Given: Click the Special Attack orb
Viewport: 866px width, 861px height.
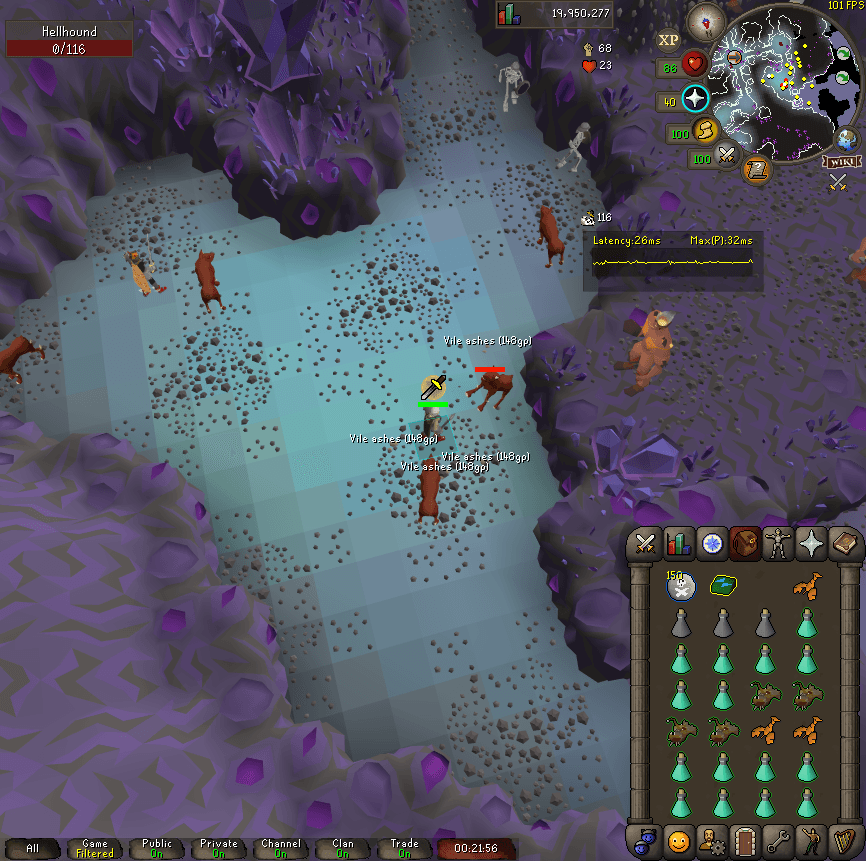Looking at the screenshot, I should click(x=727, y=156).
